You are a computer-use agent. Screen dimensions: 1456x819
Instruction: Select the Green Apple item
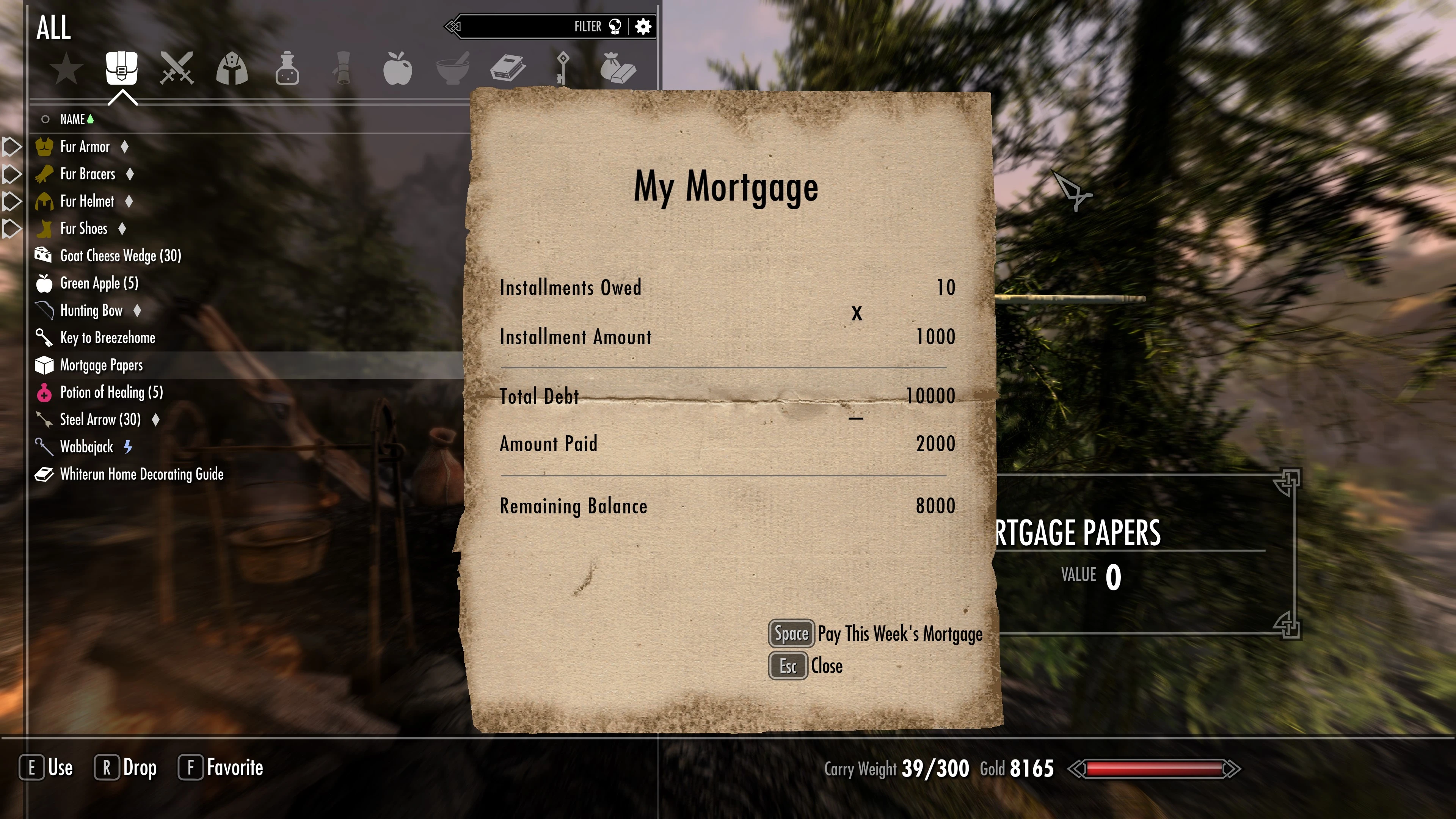click(99, 283)
